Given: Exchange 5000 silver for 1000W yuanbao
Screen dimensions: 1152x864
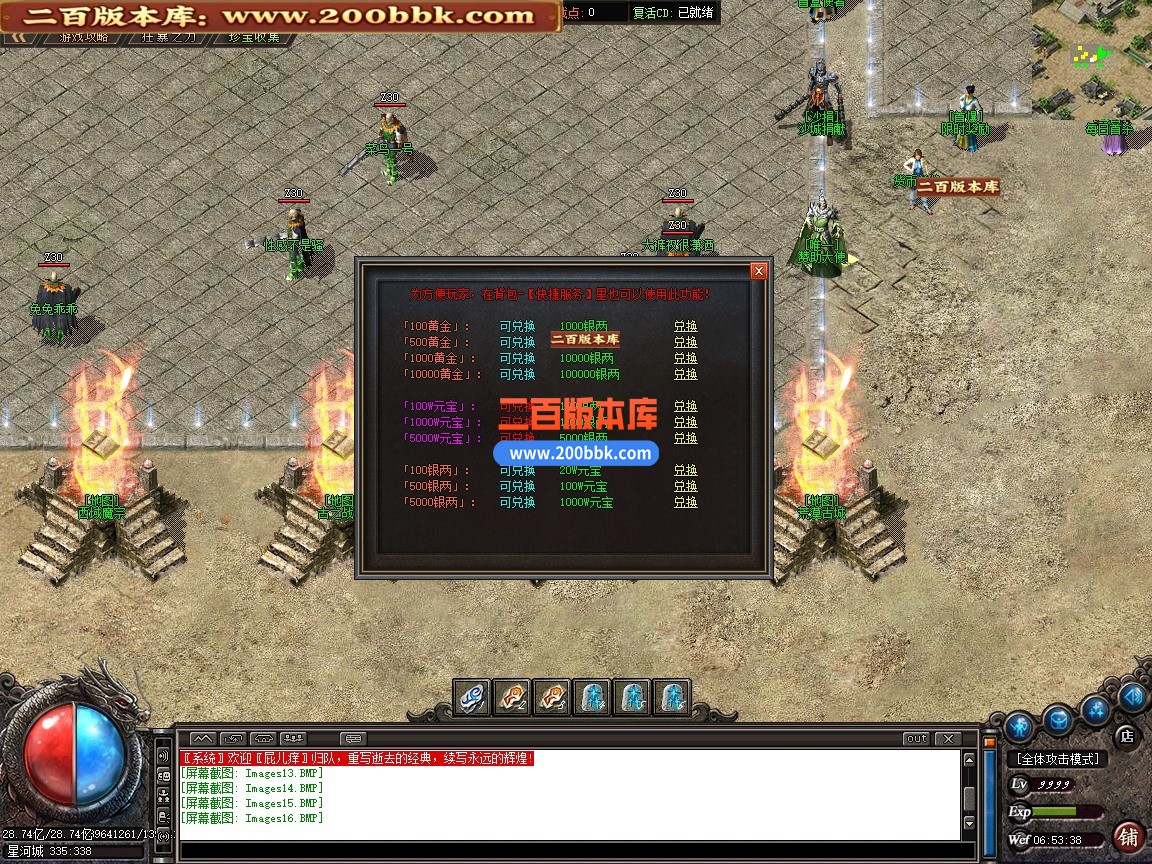Looking at the screenshot, I should pyautogui.click(x=685, y=502).
